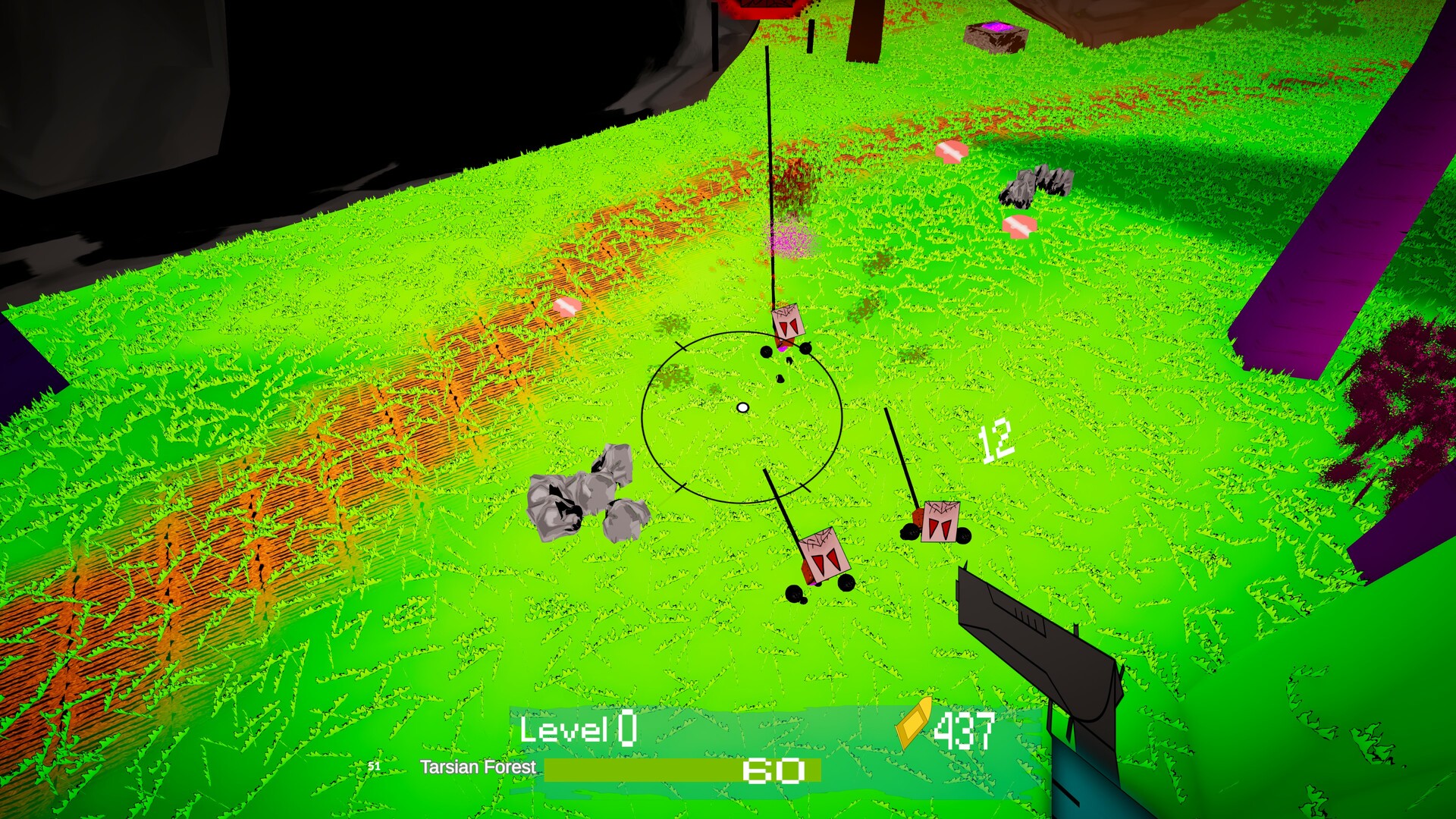Click the Tarsian Forest zone name
This screenshot has height=819, width=1456.
(478, 768)
